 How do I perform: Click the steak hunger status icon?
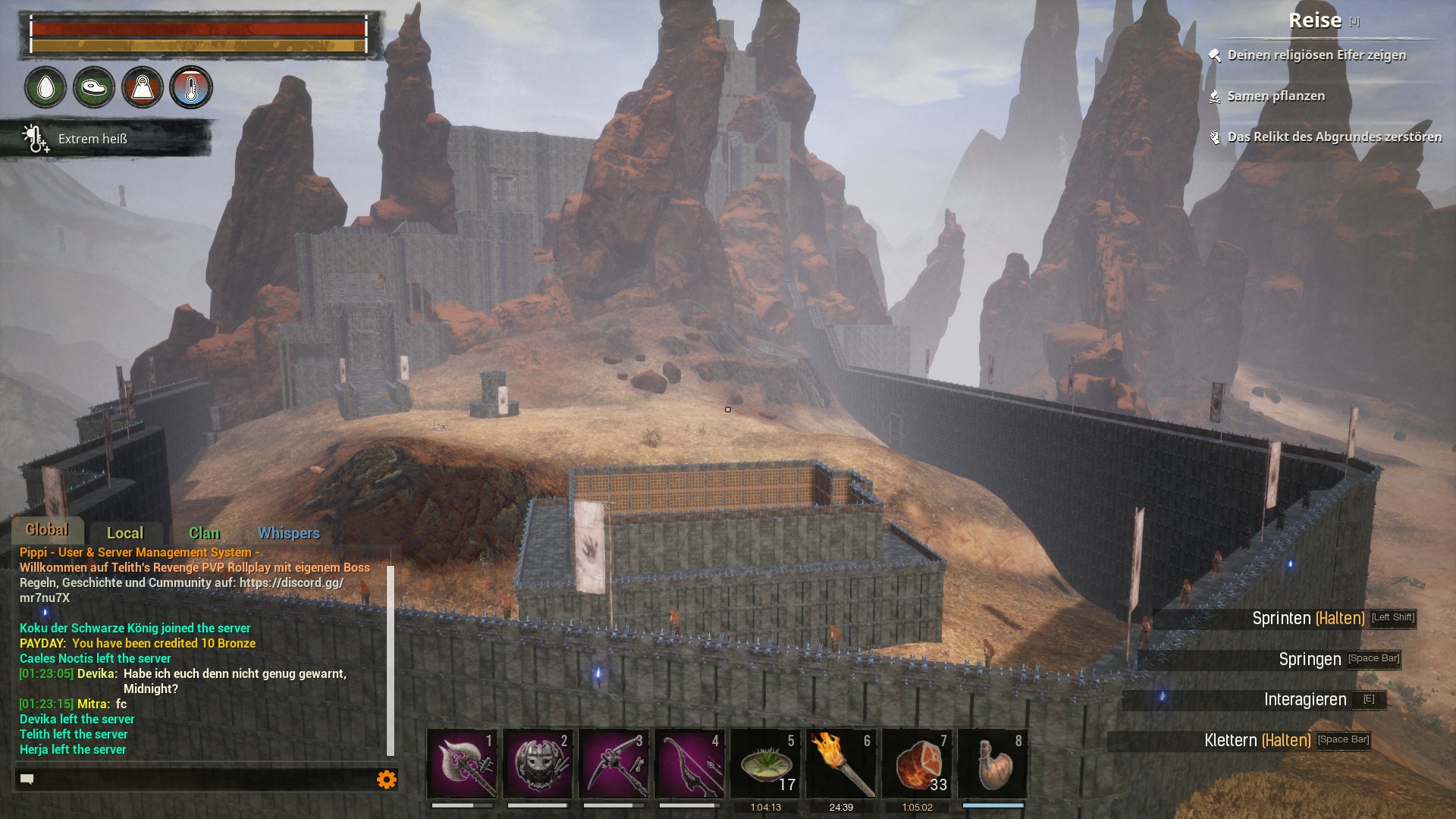click(x=94, y=87)
